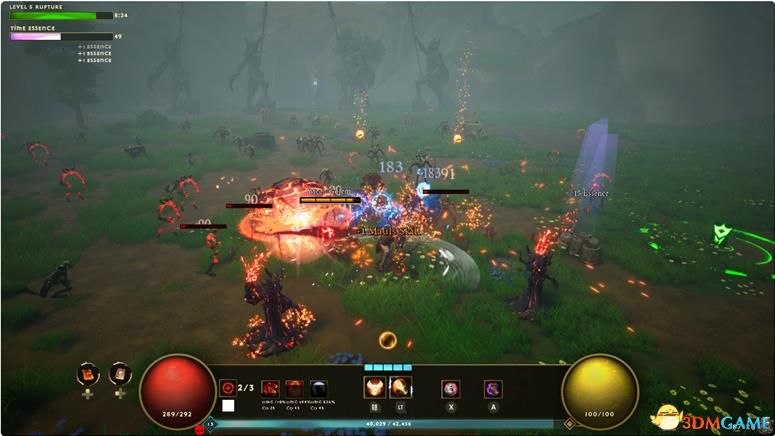Activate the fiery winged primary skill
Image resolution: width=775 pixels, height=436 pixels.
[375, 388]
